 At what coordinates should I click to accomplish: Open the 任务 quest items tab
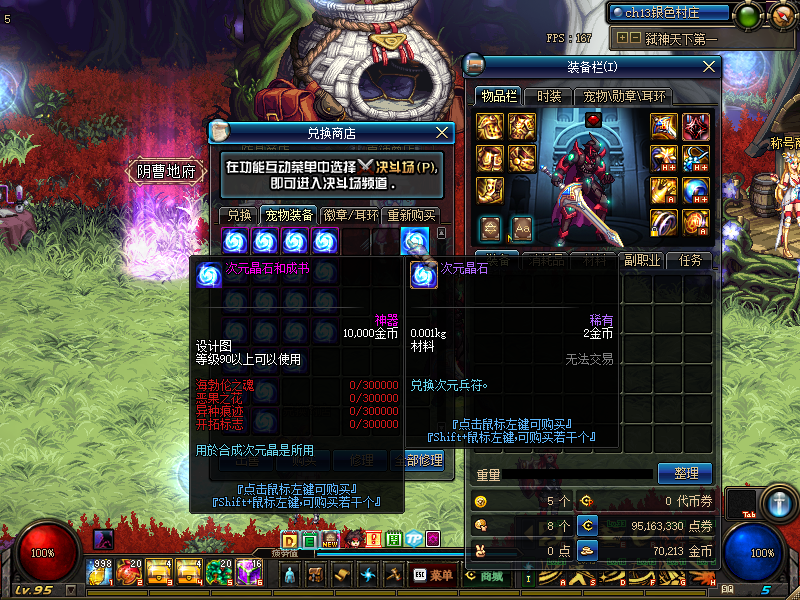coord(691,260)
